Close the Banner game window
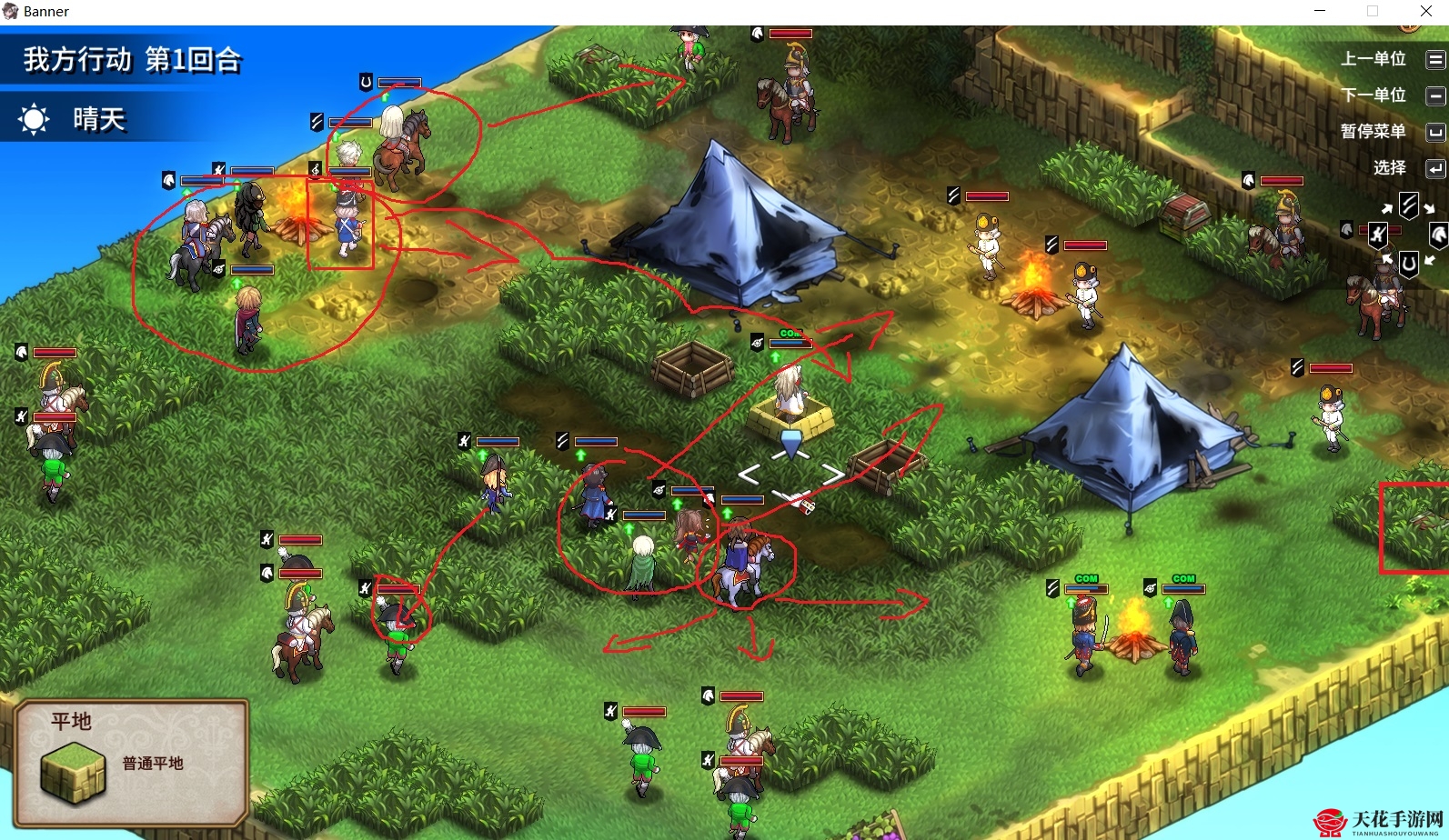Screen dimensions: 1449x840 [x=1425, y=11]
